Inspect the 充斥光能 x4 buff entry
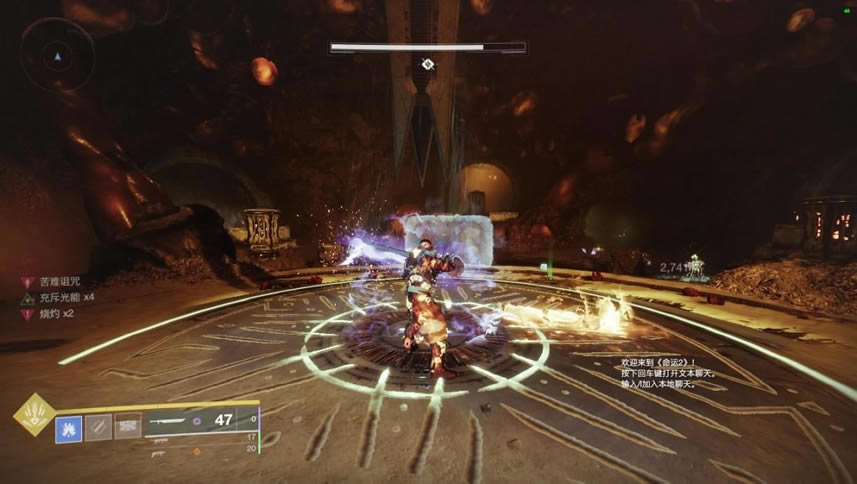This screenshot has height=484, width=857. coord(61,298)
